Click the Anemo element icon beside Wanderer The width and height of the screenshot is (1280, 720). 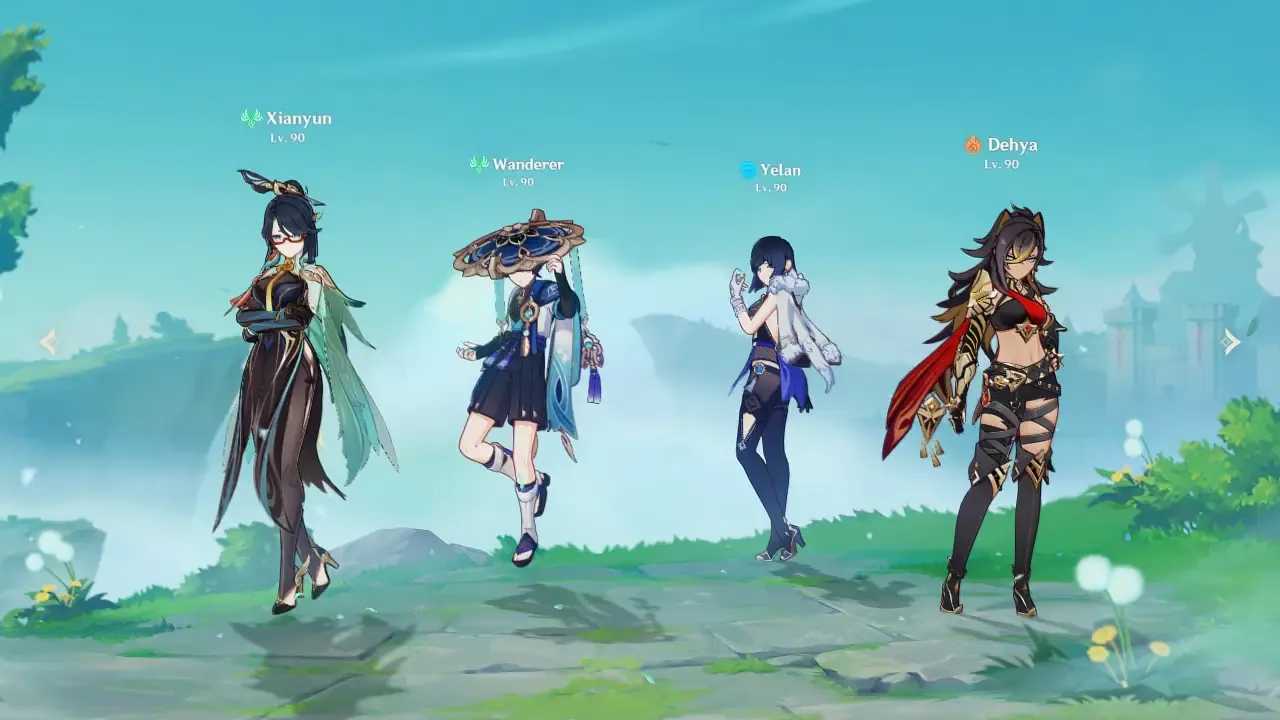[477, 164]
